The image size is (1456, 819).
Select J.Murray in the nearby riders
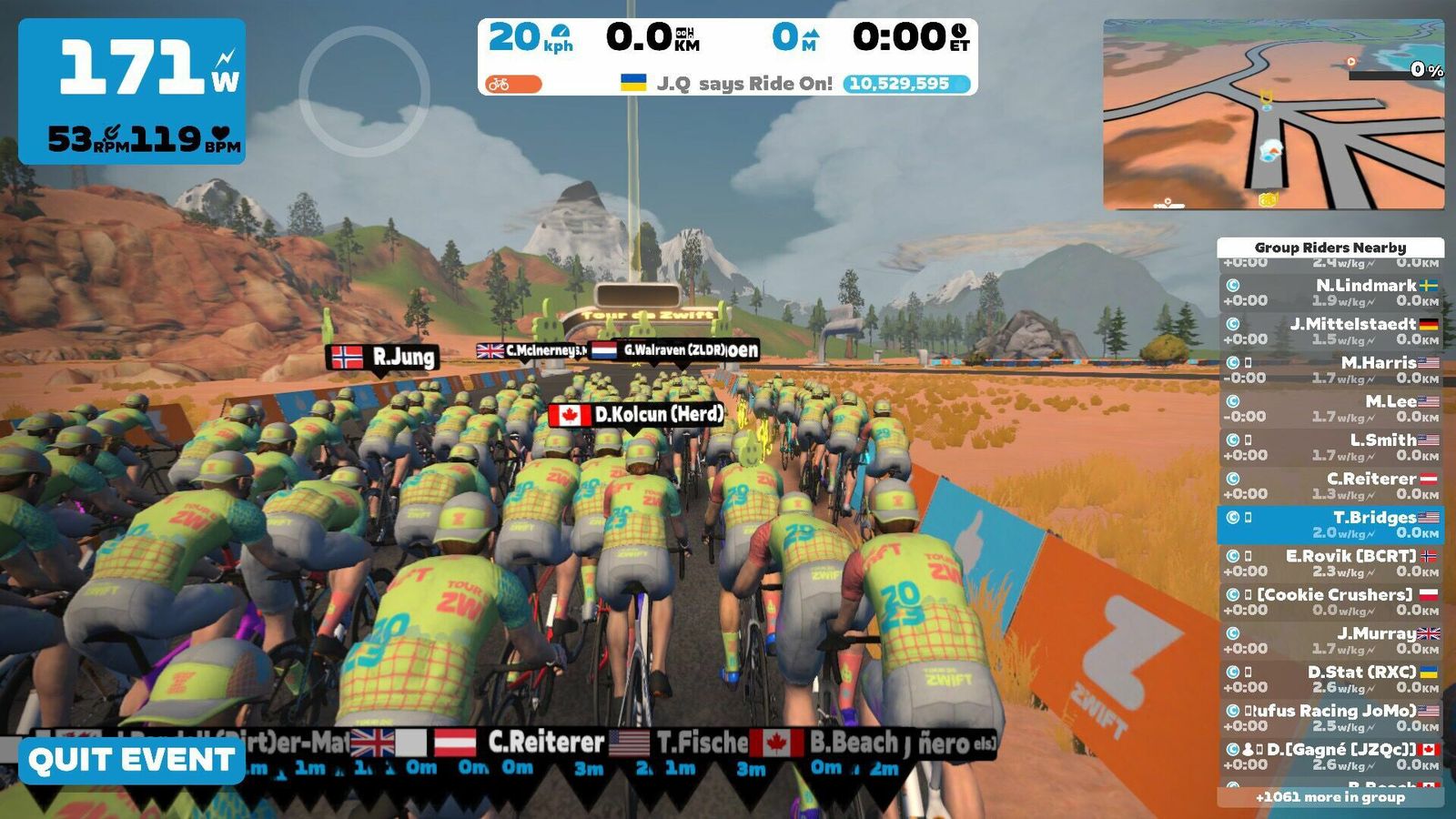point(1330,641)
